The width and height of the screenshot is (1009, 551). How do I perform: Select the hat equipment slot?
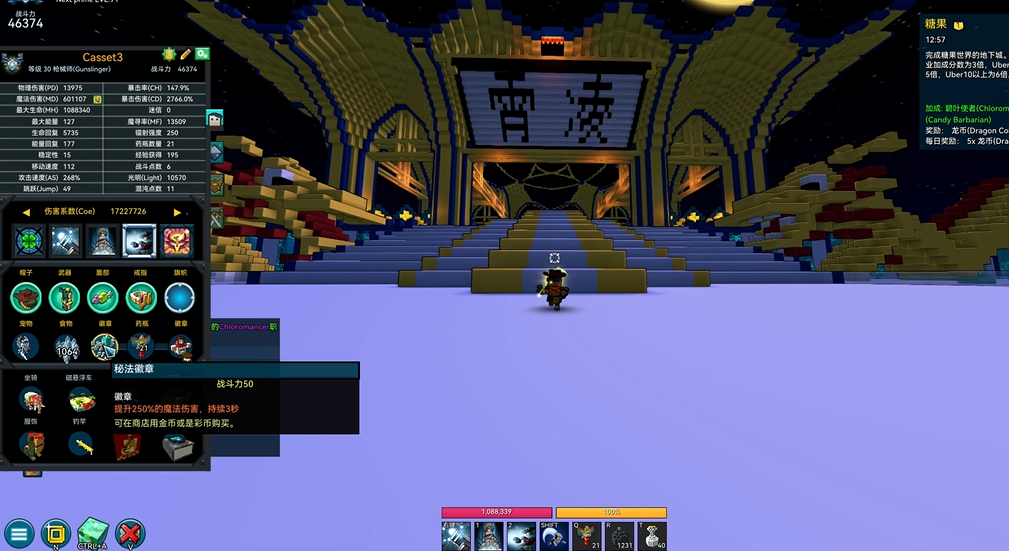26,297
